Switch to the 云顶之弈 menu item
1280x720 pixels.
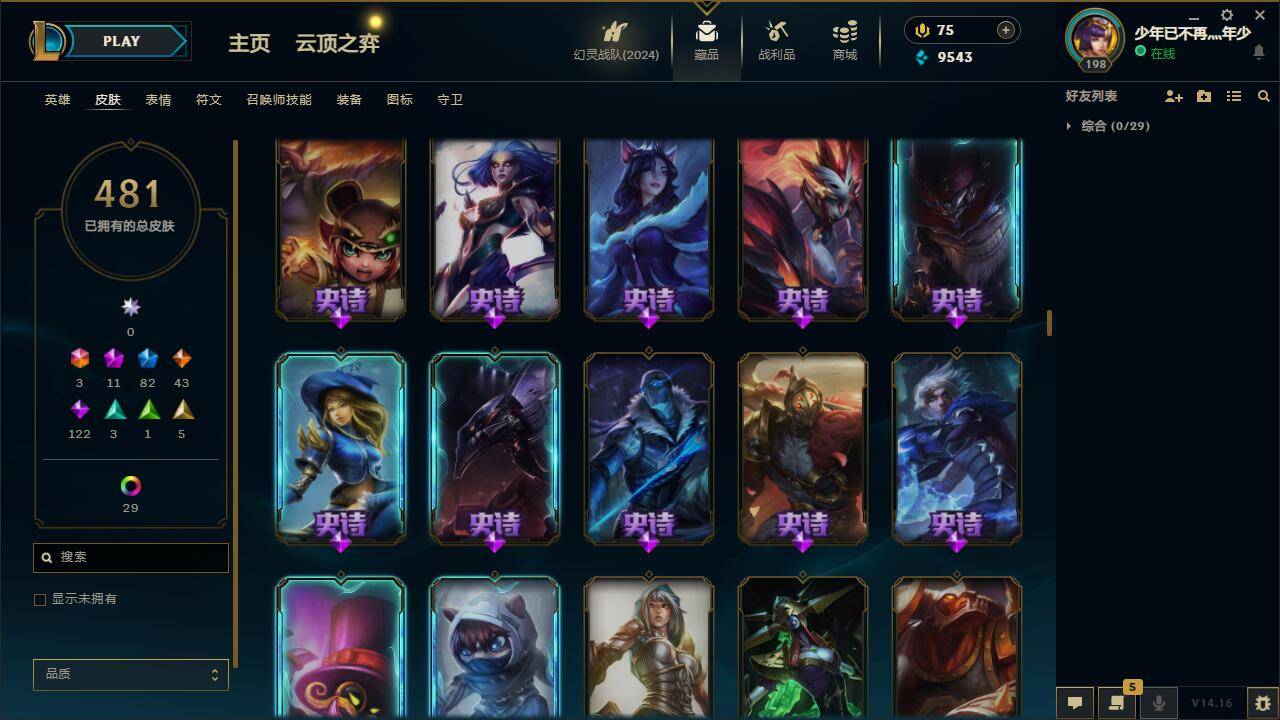335,44
